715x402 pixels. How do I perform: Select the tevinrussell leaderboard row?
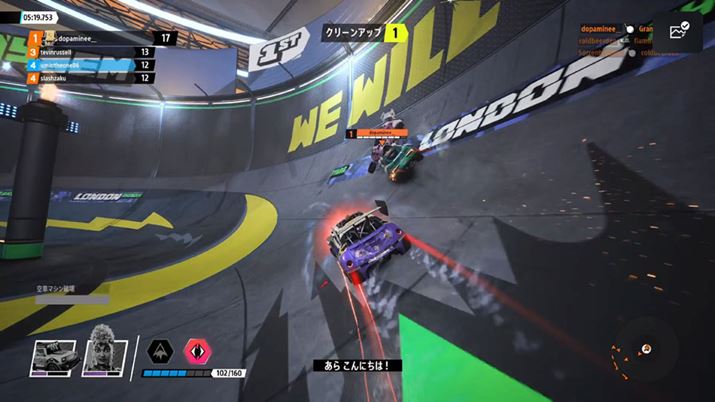click(92, 52)
